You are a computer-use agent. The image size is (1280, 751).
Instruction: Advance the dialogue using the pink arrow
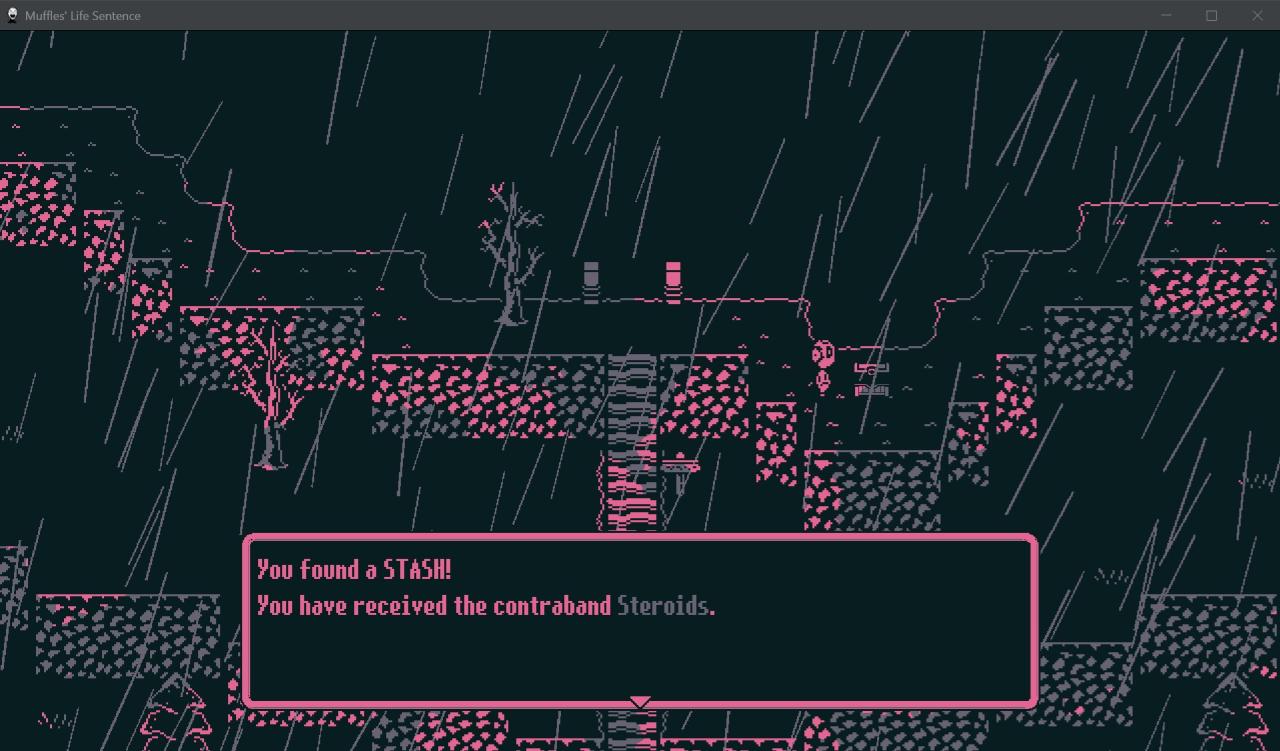pos(640,702)
